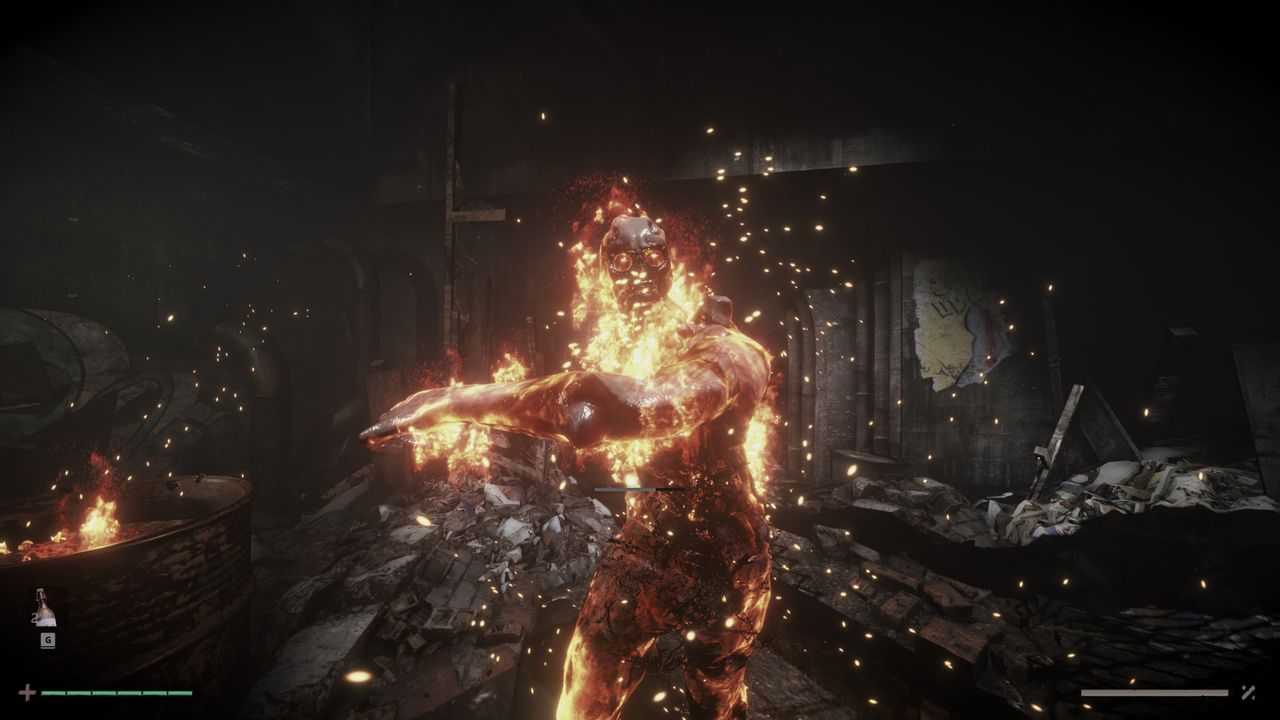Click the item count number on the bottle slot
1280x720 pixels.
pos(35,616)
